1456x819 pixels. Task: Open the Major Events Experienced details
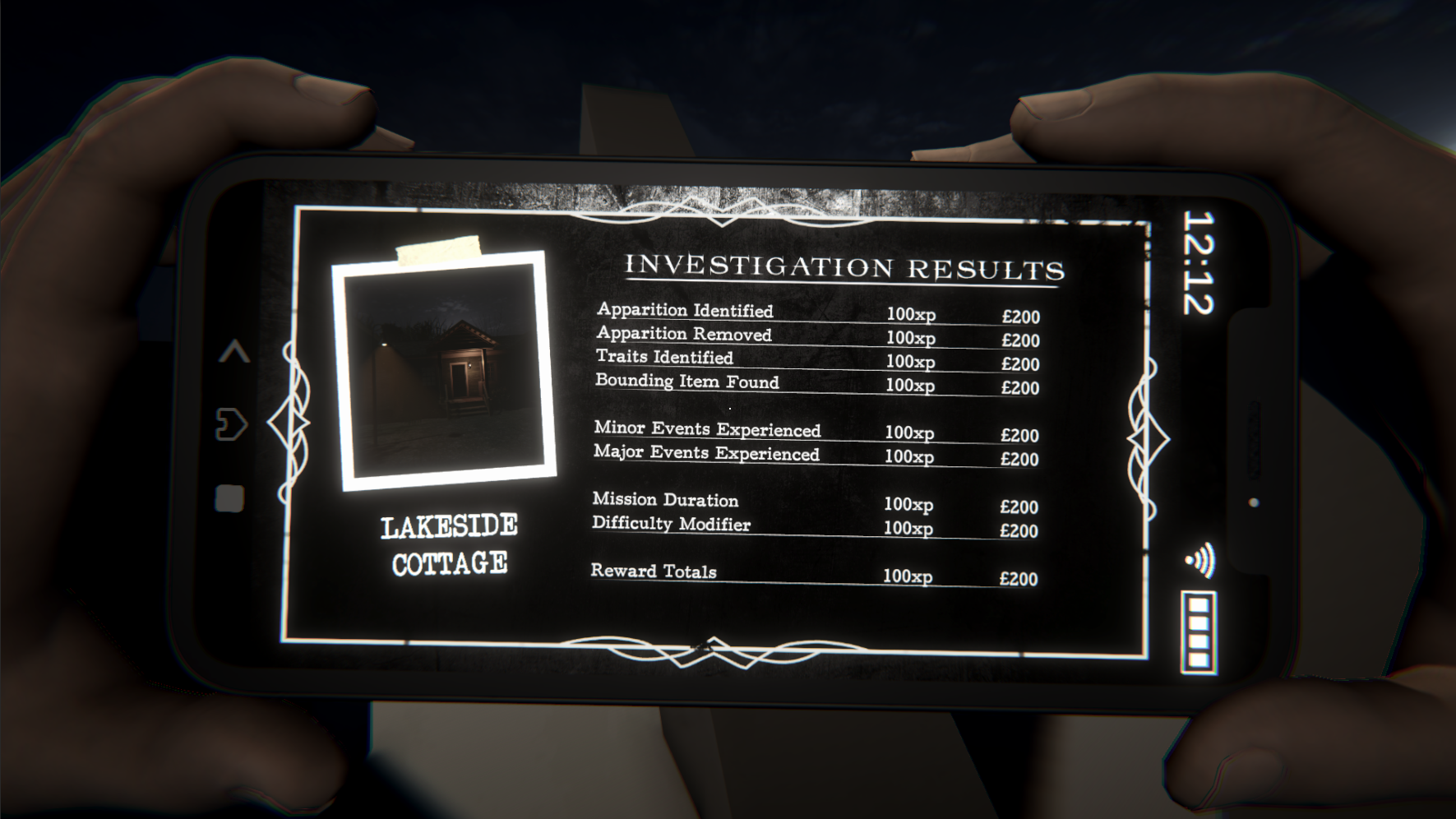point(706,453)
